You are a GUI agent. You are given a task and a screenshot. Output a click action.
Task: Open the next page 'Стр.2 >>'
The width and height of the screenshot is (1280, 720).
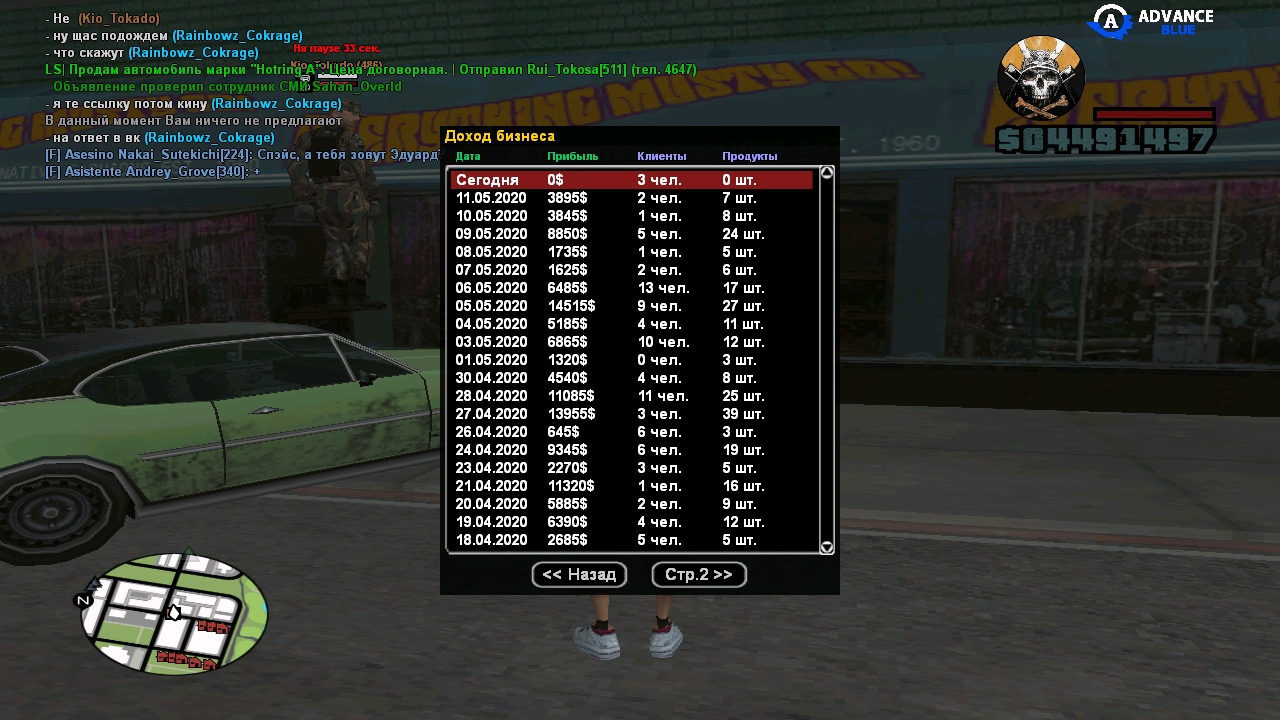point(699,575)
